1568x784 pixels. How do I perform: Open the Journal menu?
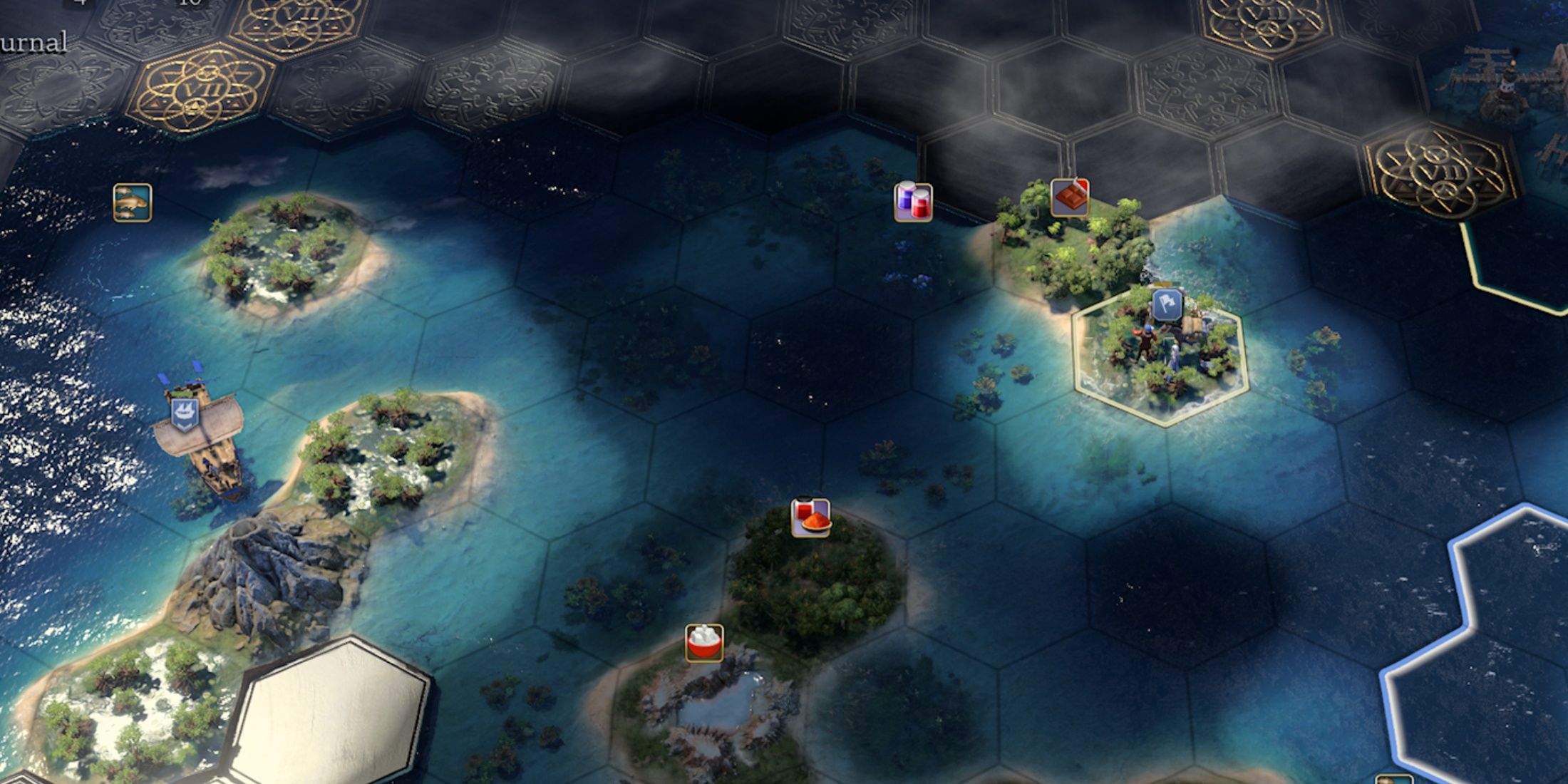point(30,41)
